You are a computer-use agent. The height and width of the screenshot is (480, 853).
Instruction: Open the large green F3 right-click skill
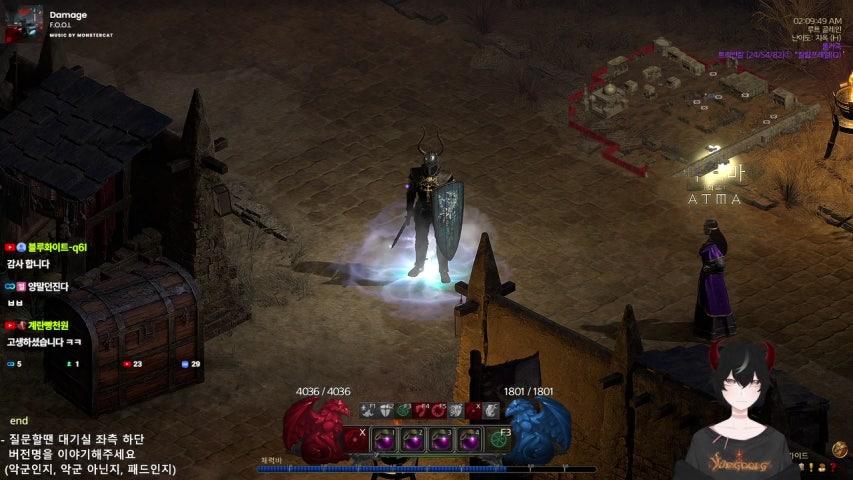click(499, 439)
